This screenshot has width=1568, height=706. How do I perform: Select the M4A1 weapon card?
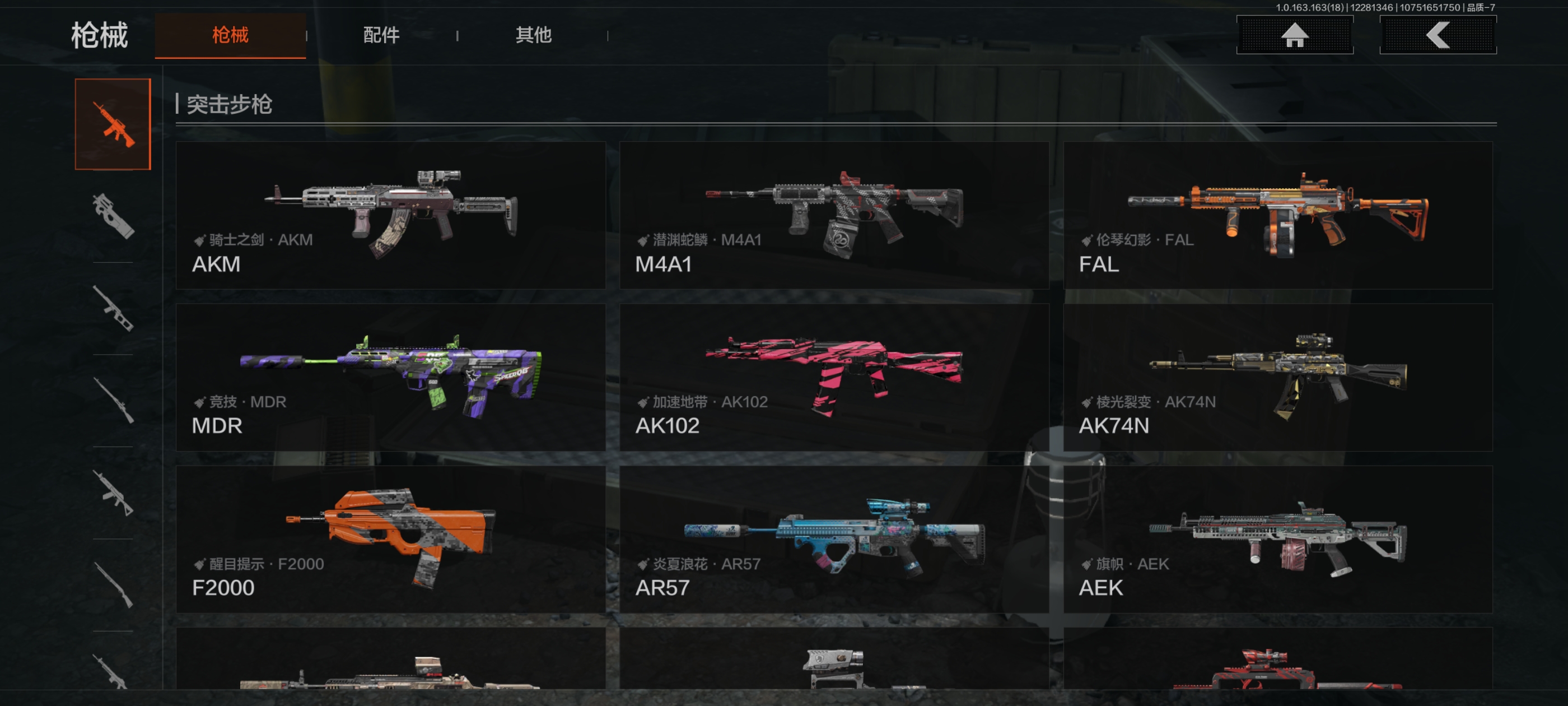coord(834,216)
